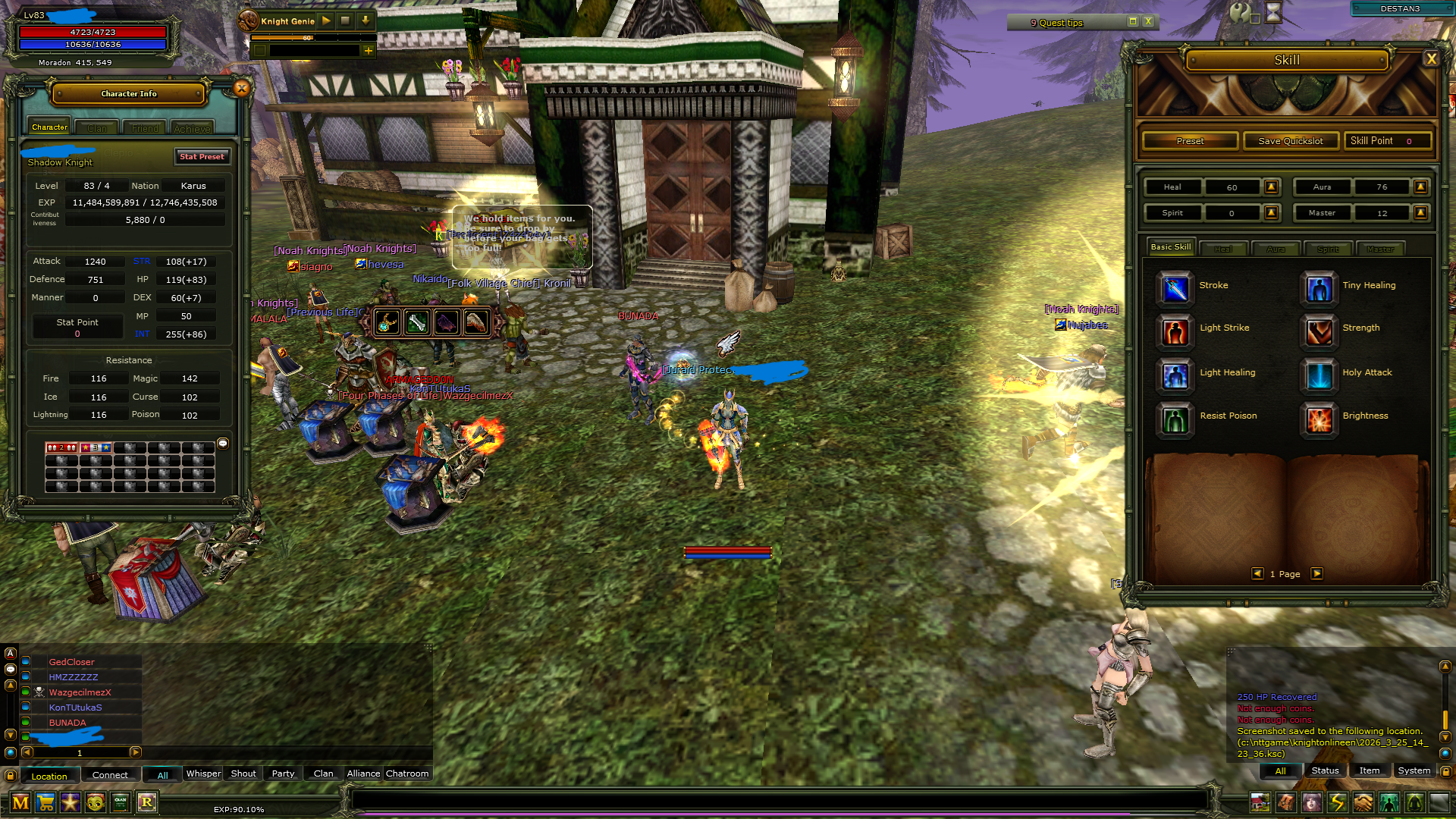Screen dimensions: 1456x819
Task: Close the Character Info panel
Action: pos(241,89)
